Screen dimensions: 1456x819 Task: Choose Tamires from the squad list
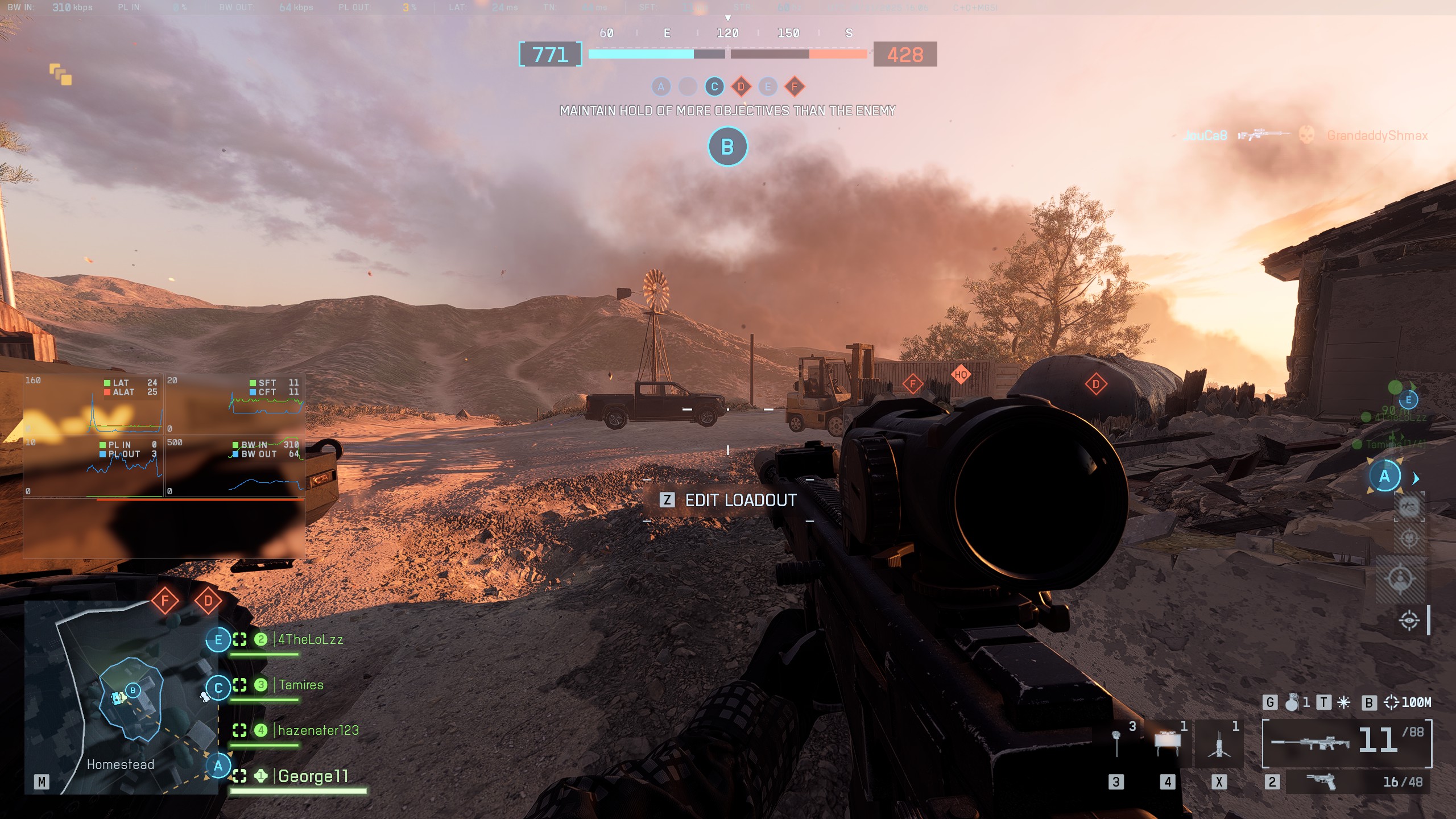pos(300,685)
